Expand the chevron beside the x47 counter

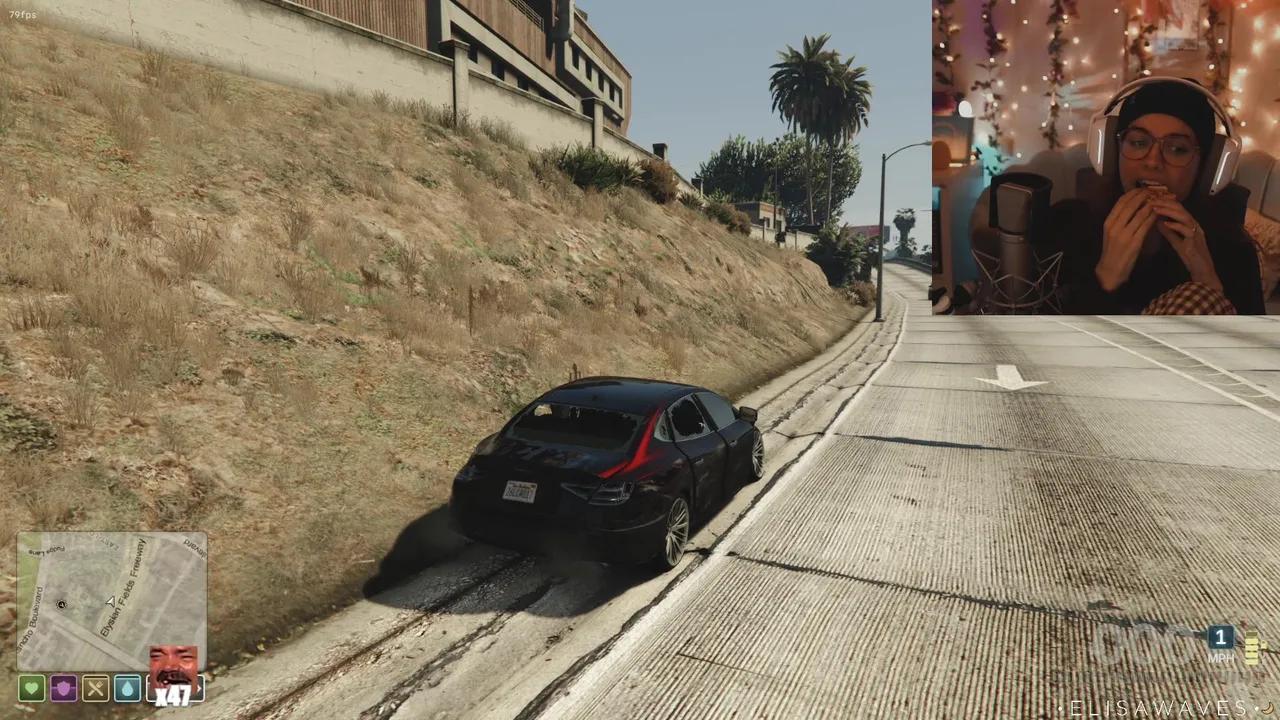[x=199, y=688]
